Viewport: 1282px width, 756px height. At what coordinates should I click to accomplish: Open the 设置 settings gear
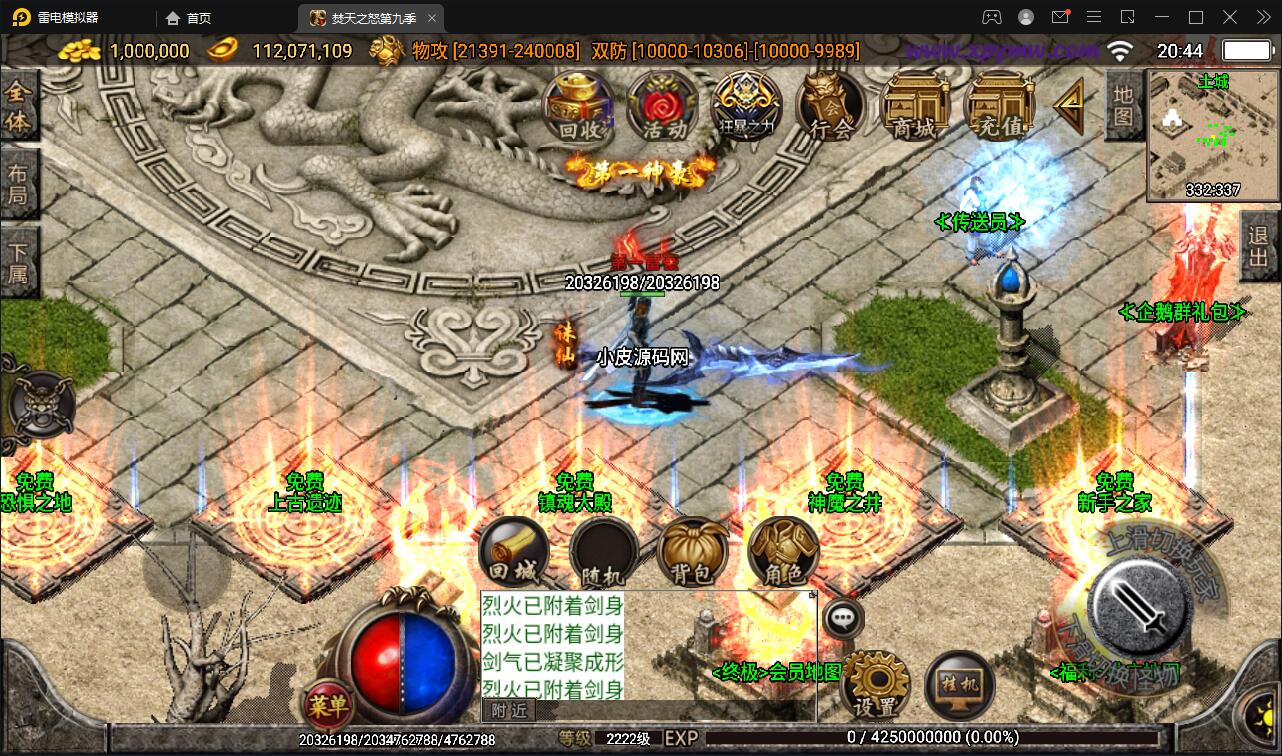[x=876, y=686]
